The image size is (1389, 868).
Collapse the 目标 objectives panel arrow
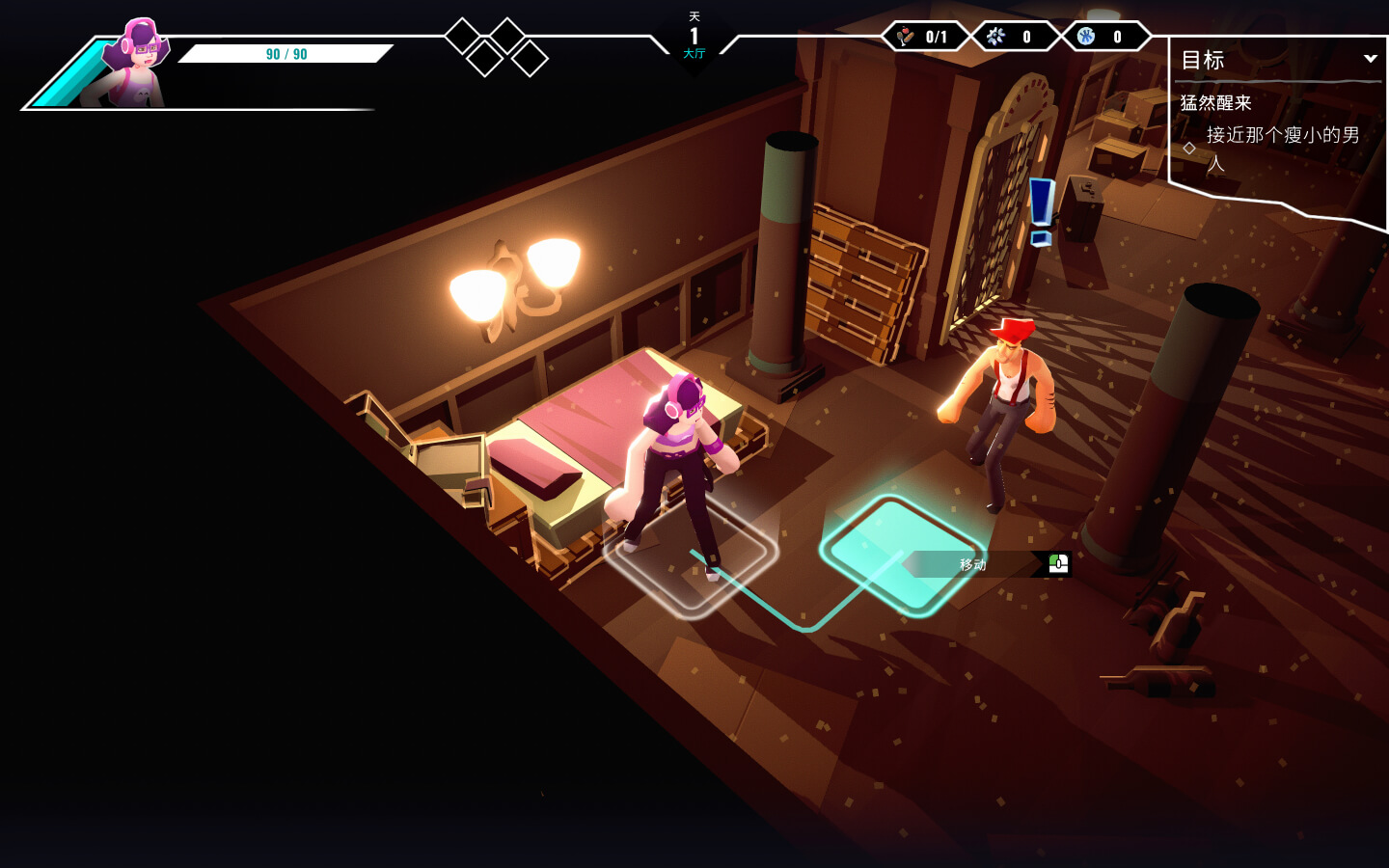(1370, 59)
